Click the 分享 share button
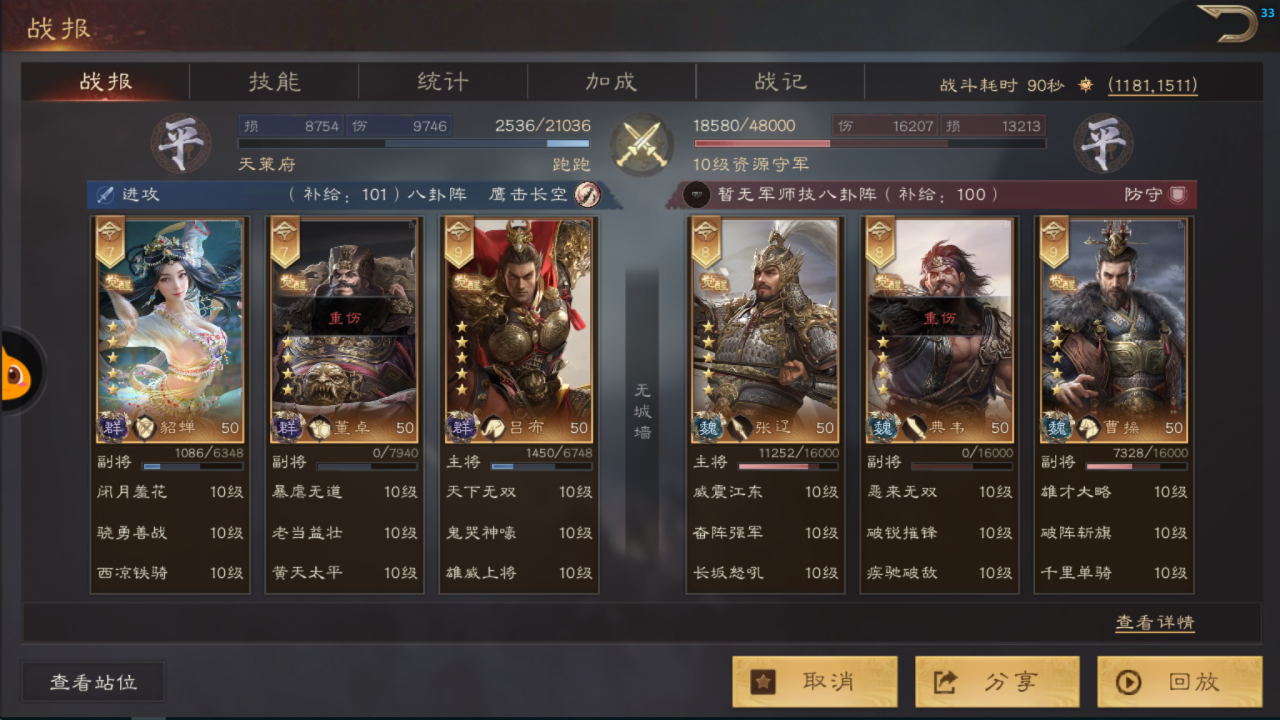The image size is (1280, 720). coord(996,681)
